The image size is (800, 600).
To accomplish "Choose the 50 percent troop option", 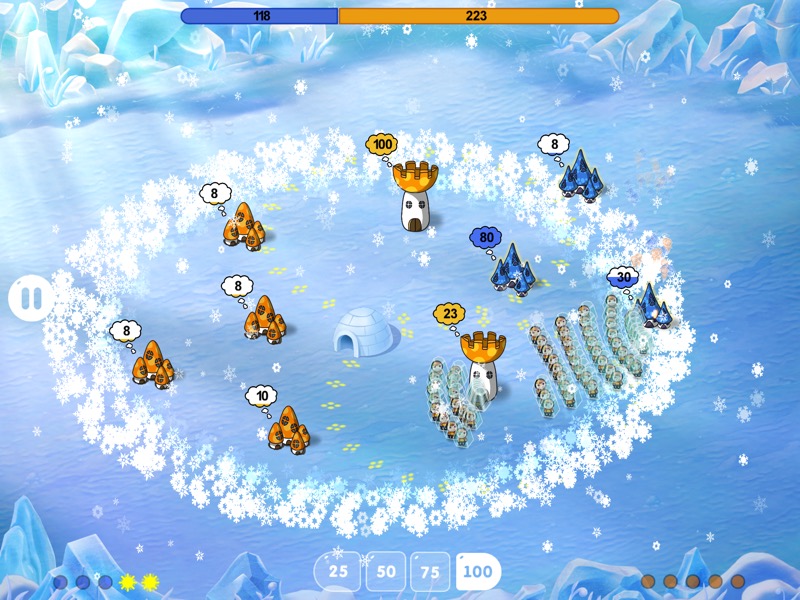I will 385,572.
